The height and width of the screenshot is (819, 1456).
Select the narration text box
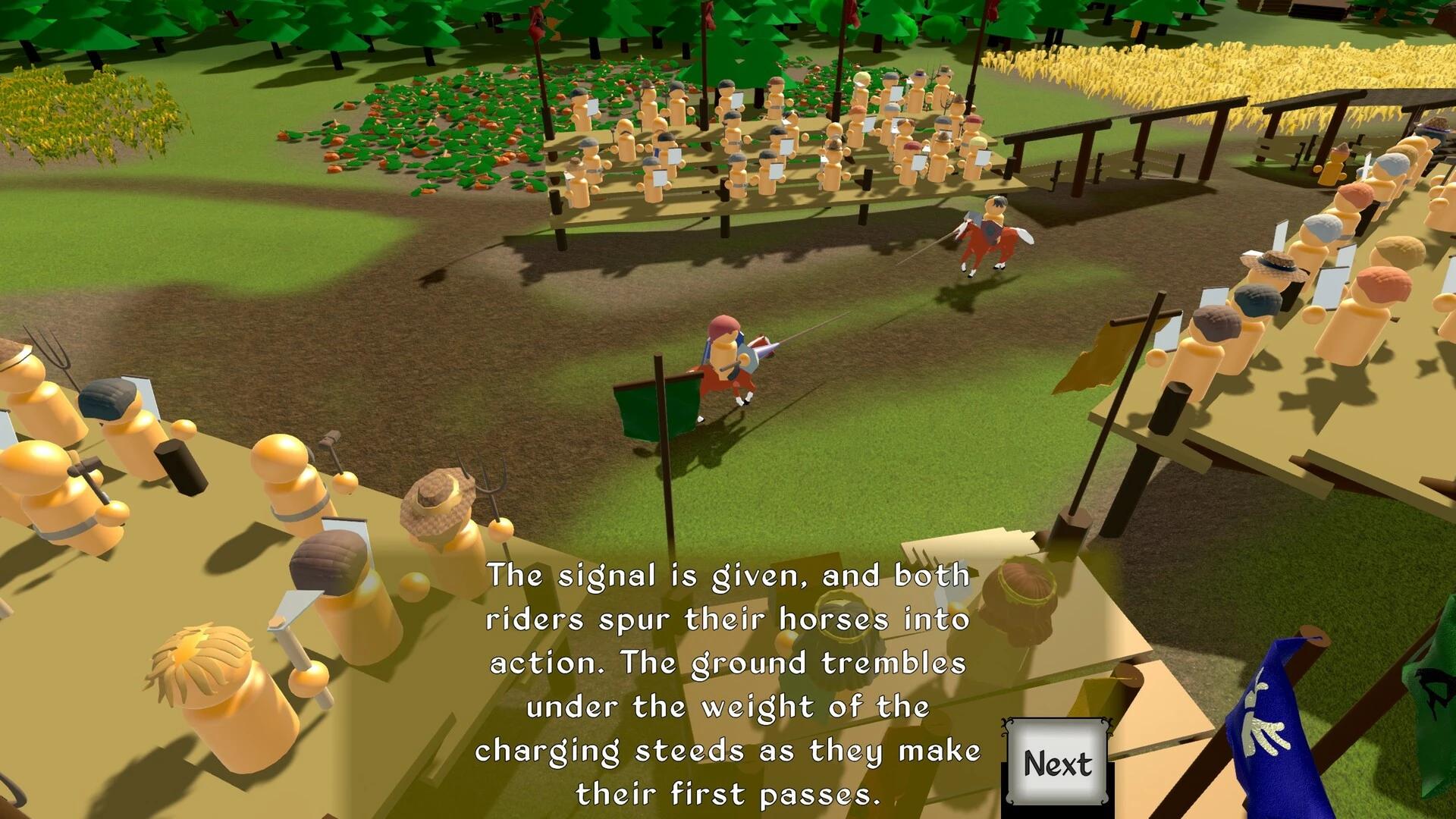(728, 682)
